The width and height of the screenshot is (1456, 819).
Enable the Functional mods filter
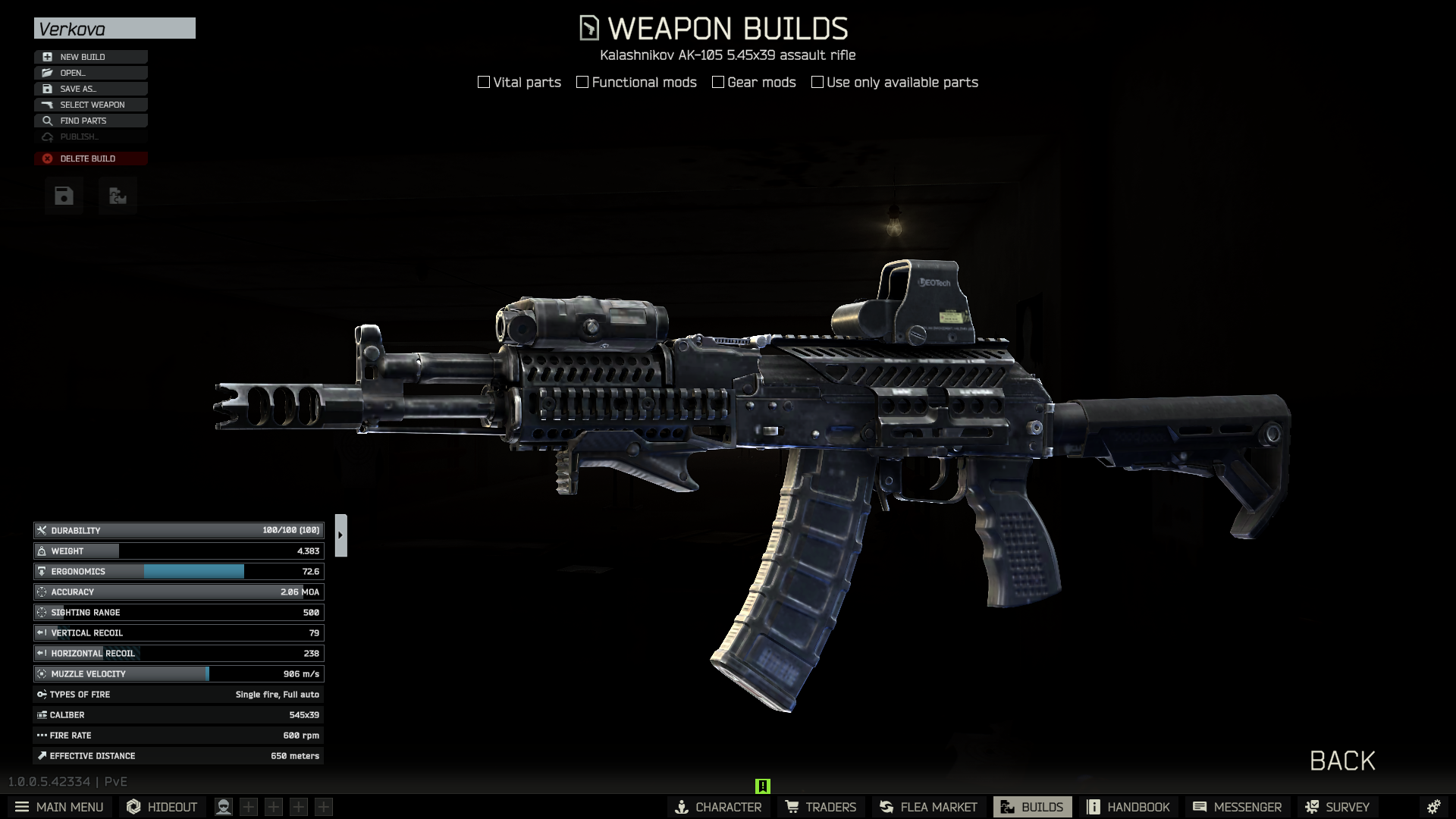click(x=582, y=82)
